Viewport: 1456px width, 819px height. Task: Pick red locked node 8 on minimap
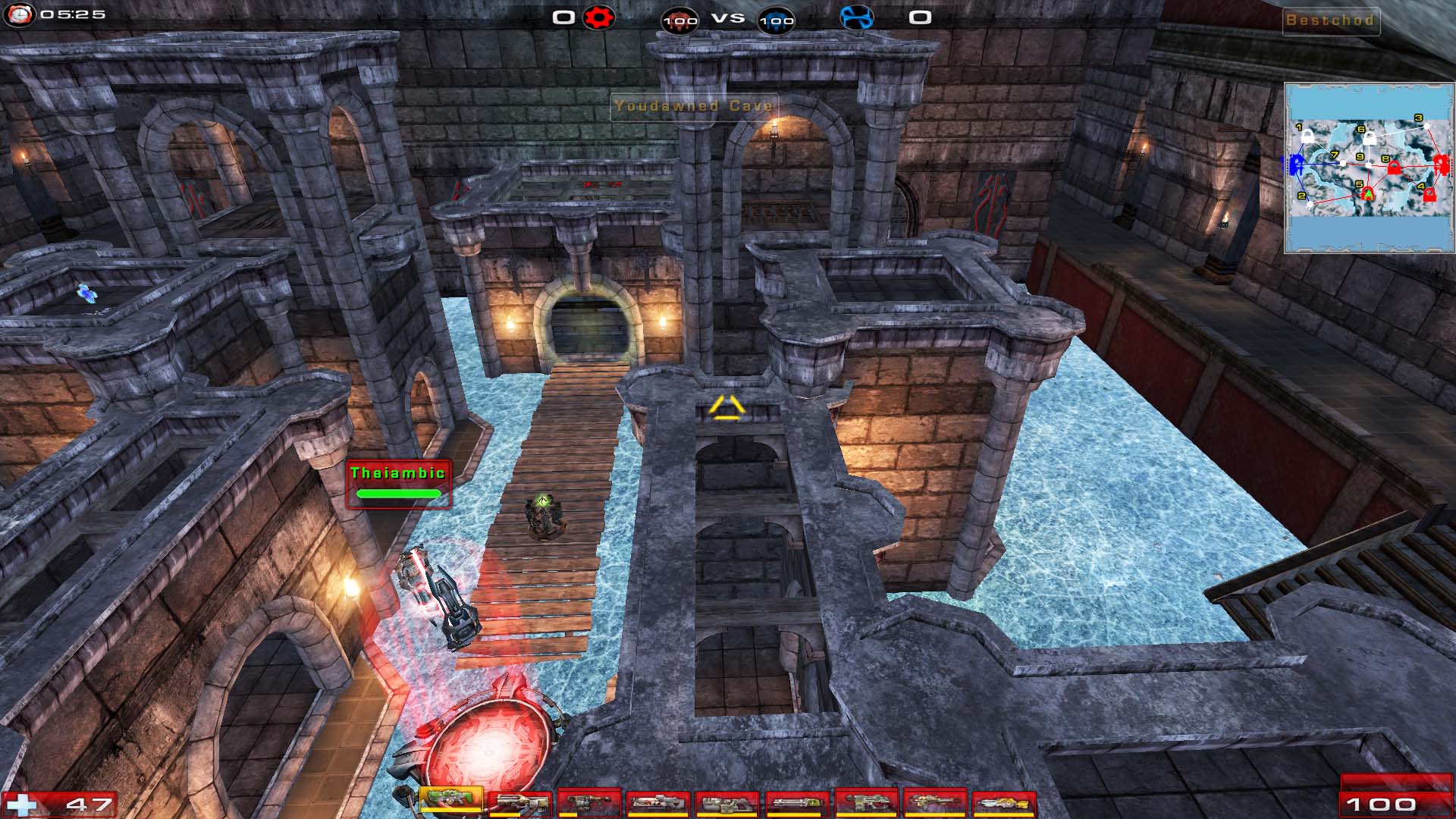pos(1394,168)
